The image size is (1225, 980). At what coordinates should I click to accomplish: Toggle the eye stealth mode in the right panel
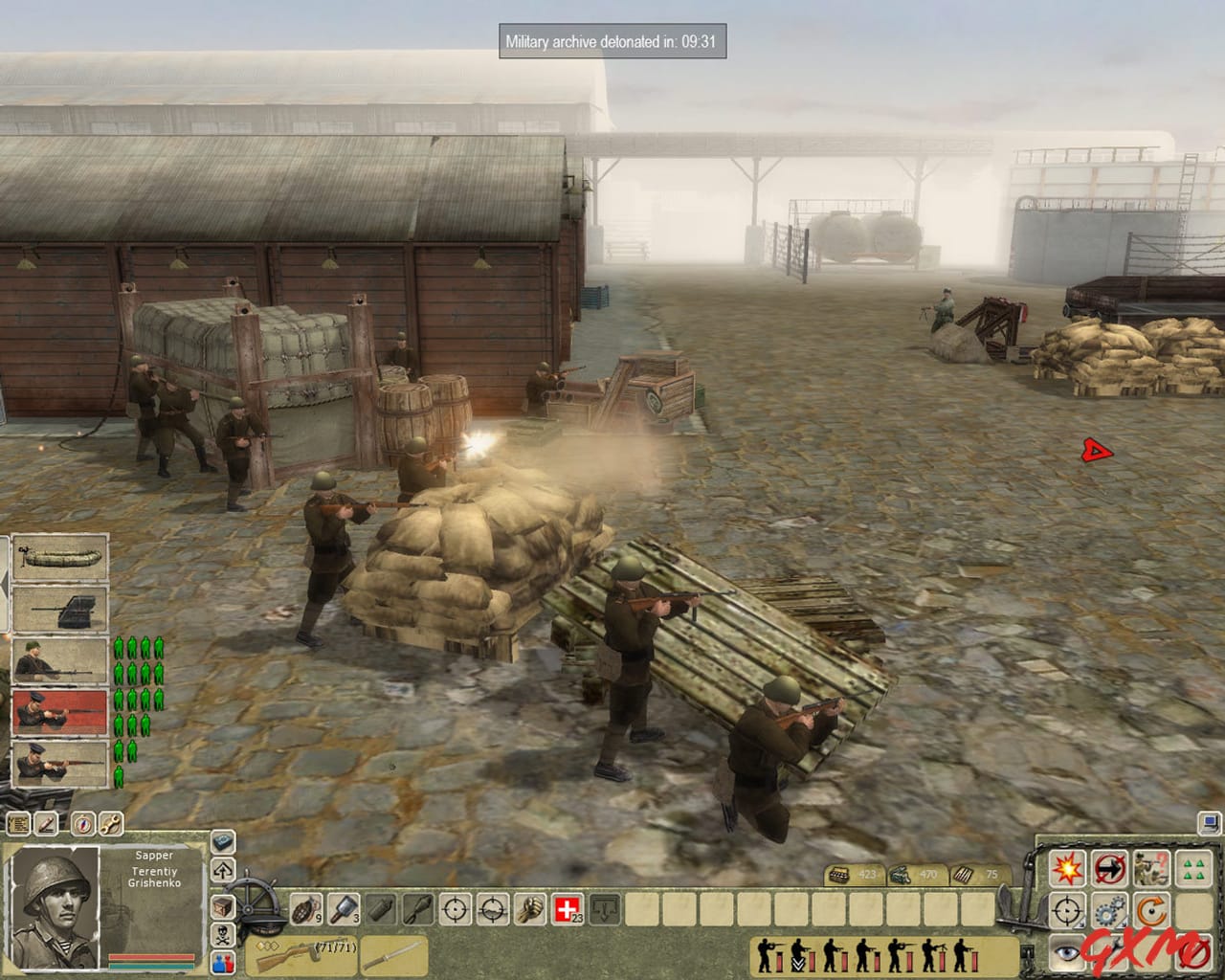[1066, 951]
